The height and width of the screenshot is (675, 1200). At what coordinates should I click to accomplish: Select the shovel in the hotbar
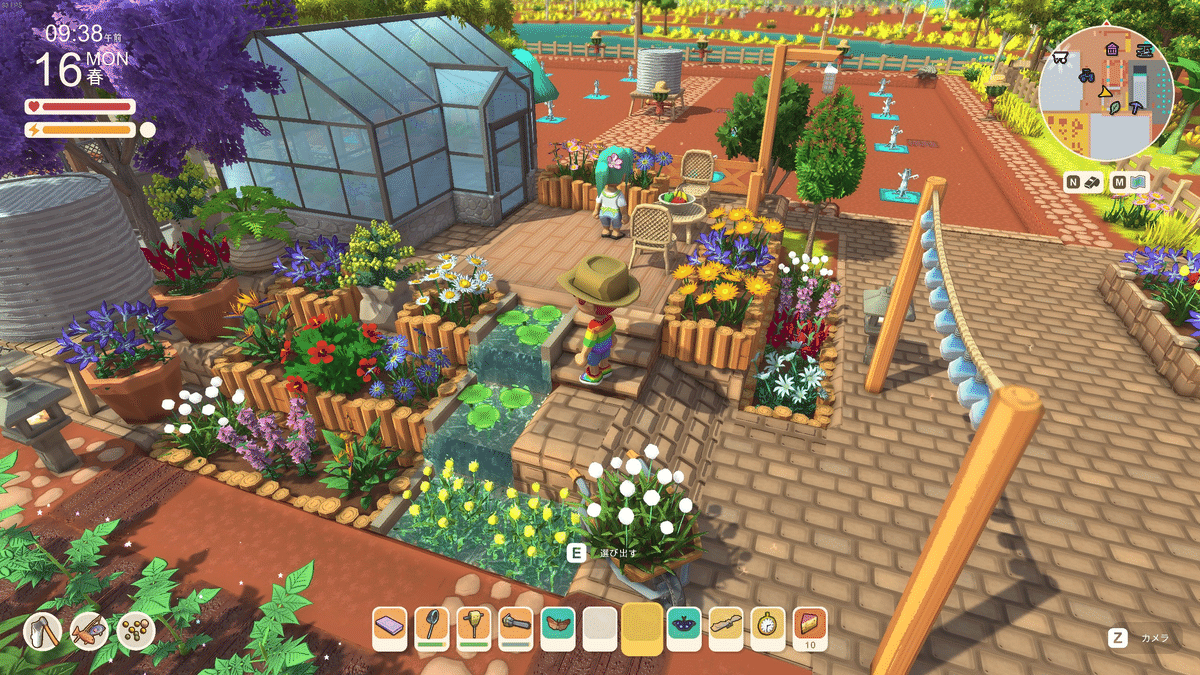[432, 626]
